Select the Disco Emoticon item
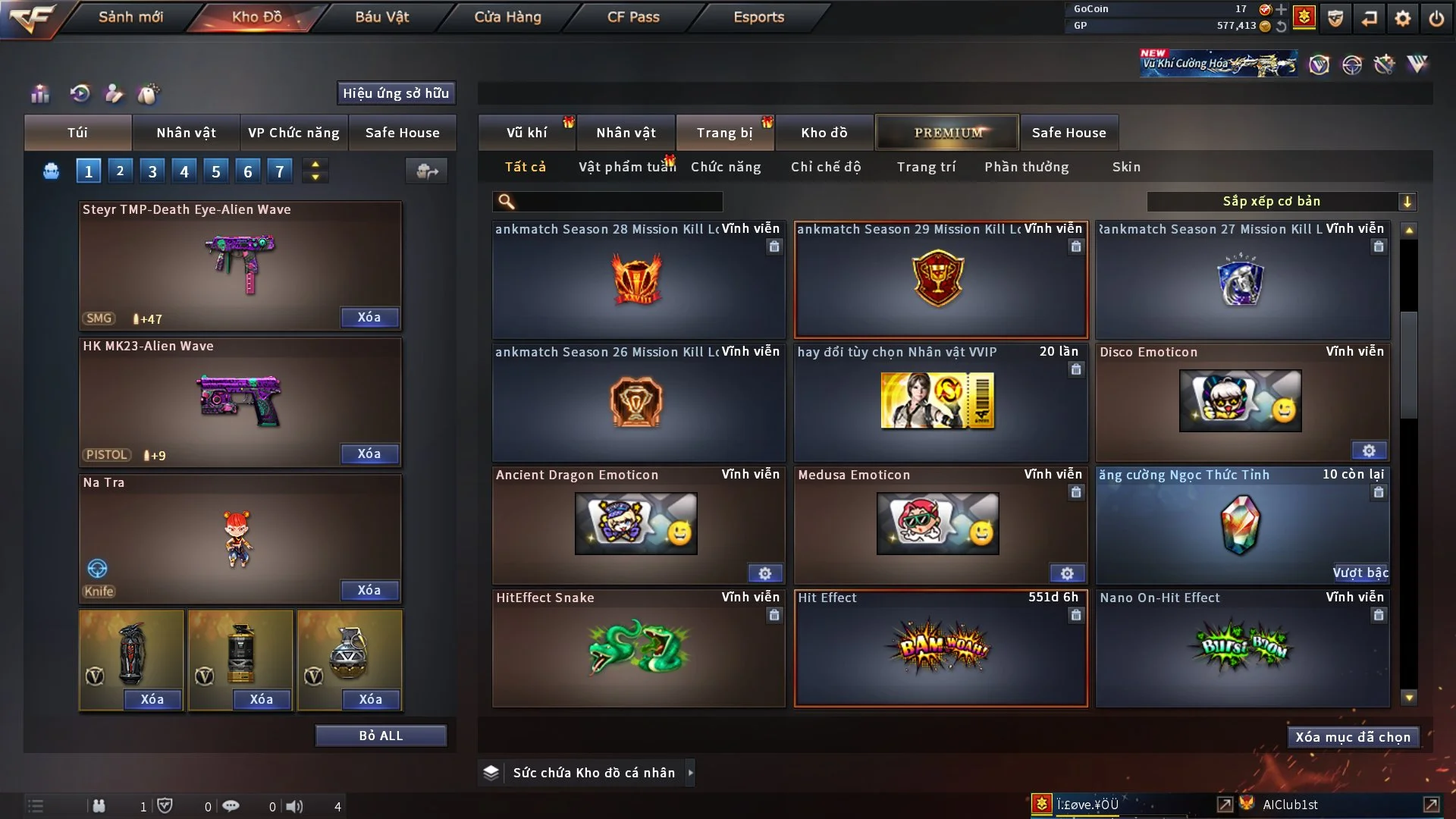Screen dimensions: 1456x819 (1241, 402)
